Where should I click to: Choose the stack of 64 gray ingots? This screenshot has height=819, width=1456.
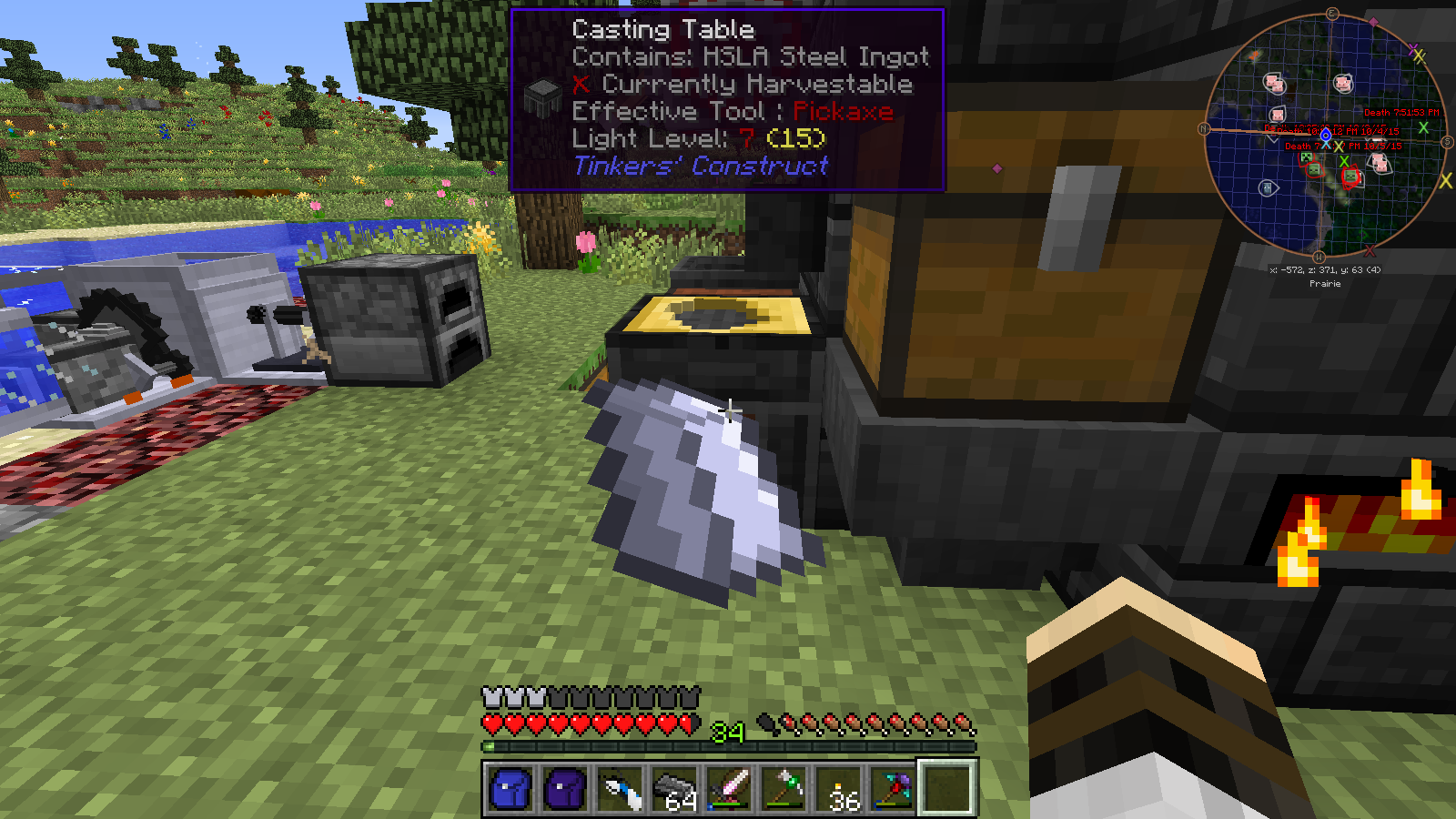pos(674,788)
